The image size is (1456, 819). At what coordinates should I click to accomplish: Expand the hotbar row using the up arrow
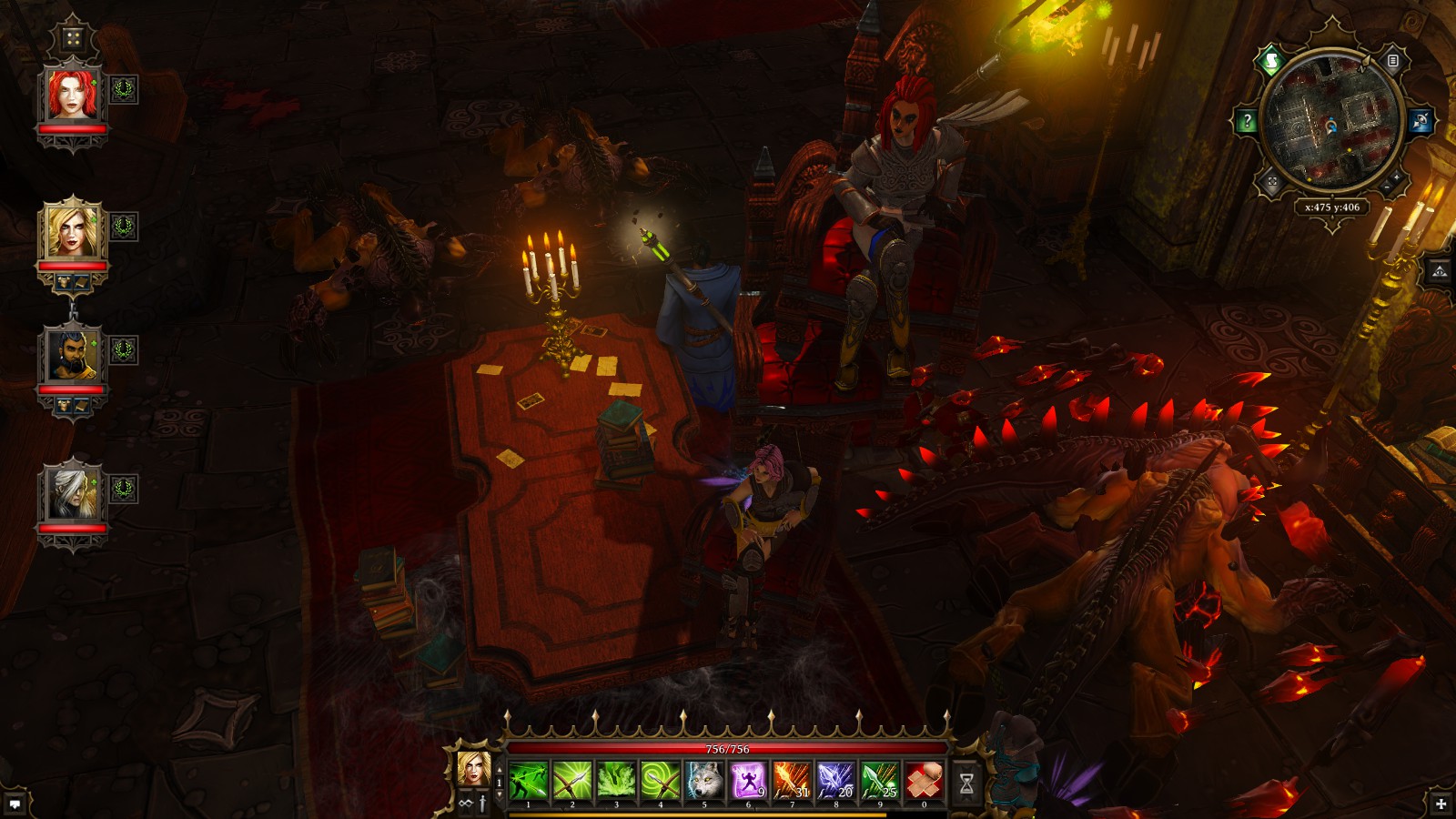tap(500, 769)
